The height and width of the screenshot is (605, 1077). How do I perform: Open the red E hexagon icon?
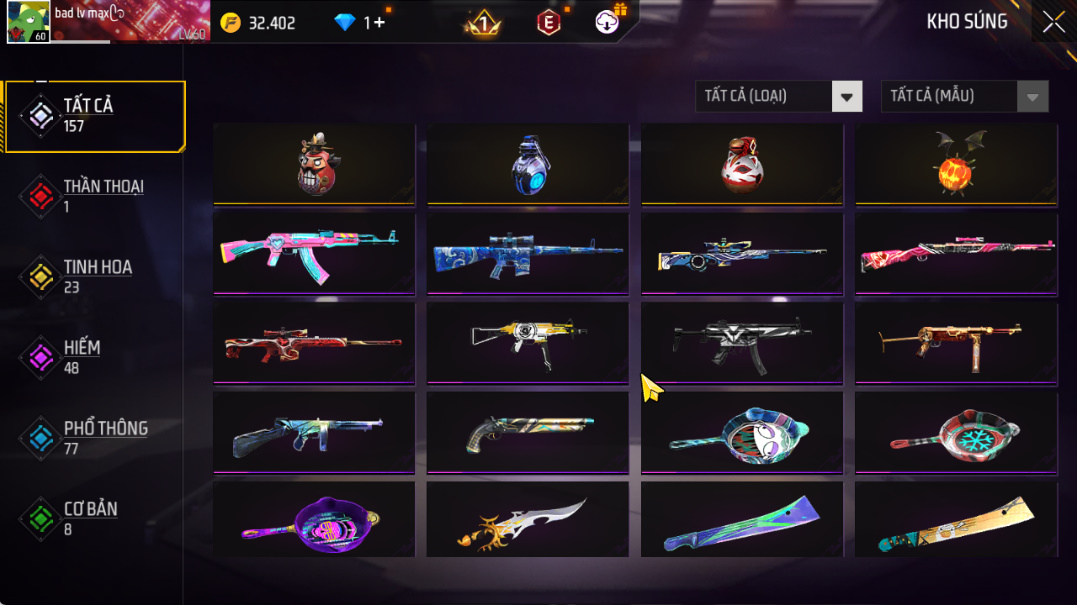click(548, 22)
